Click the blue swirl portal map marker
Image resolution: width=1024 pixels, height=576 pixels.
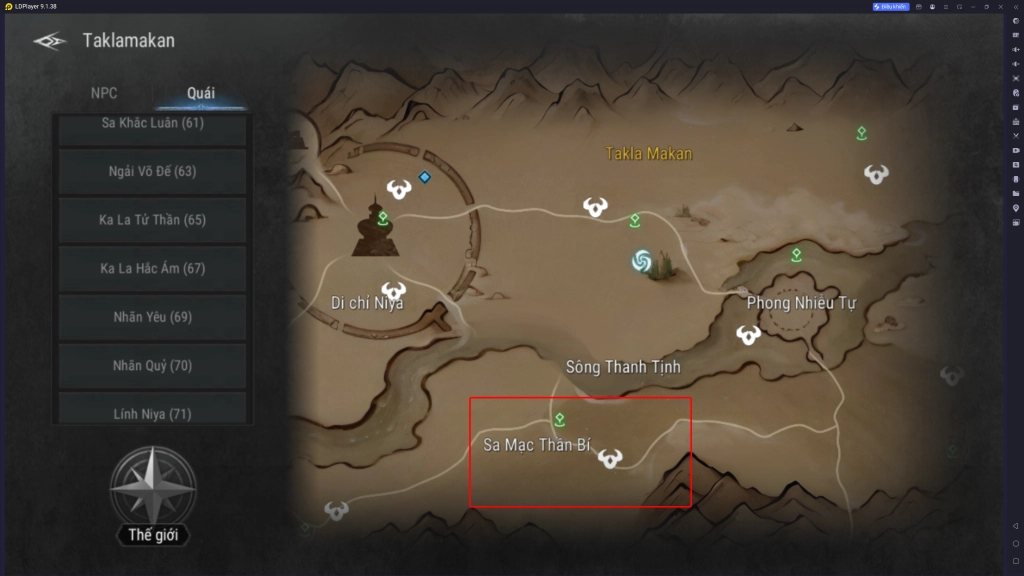[x=642, y=262]
